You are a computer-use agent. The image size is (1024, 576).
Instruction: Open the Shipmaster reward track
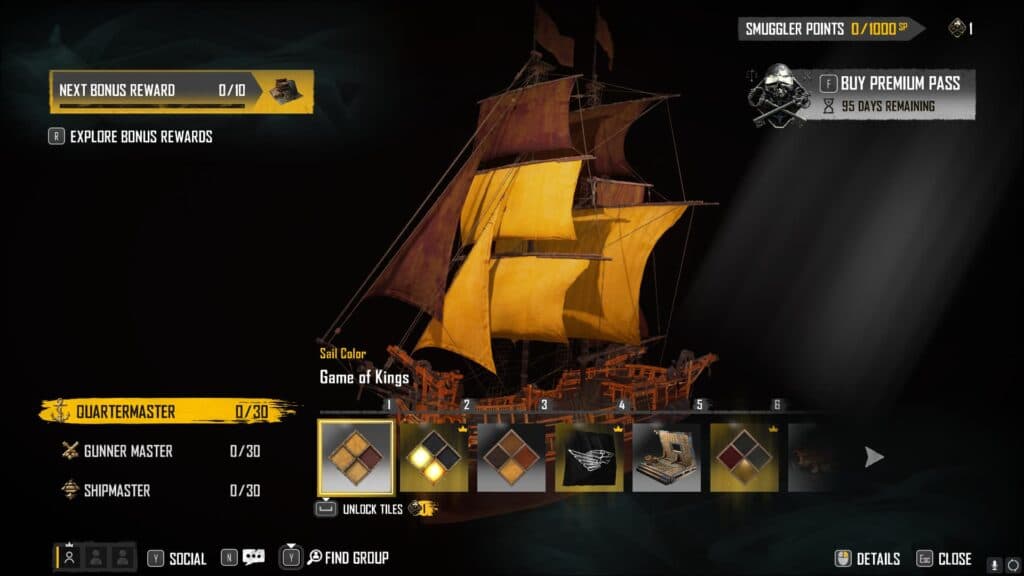tap(160, 490)
